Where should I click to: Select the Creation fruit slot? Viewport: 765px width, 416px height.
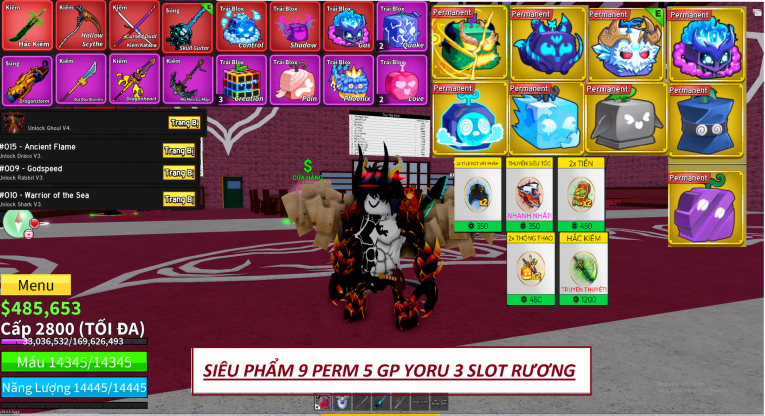241,79
